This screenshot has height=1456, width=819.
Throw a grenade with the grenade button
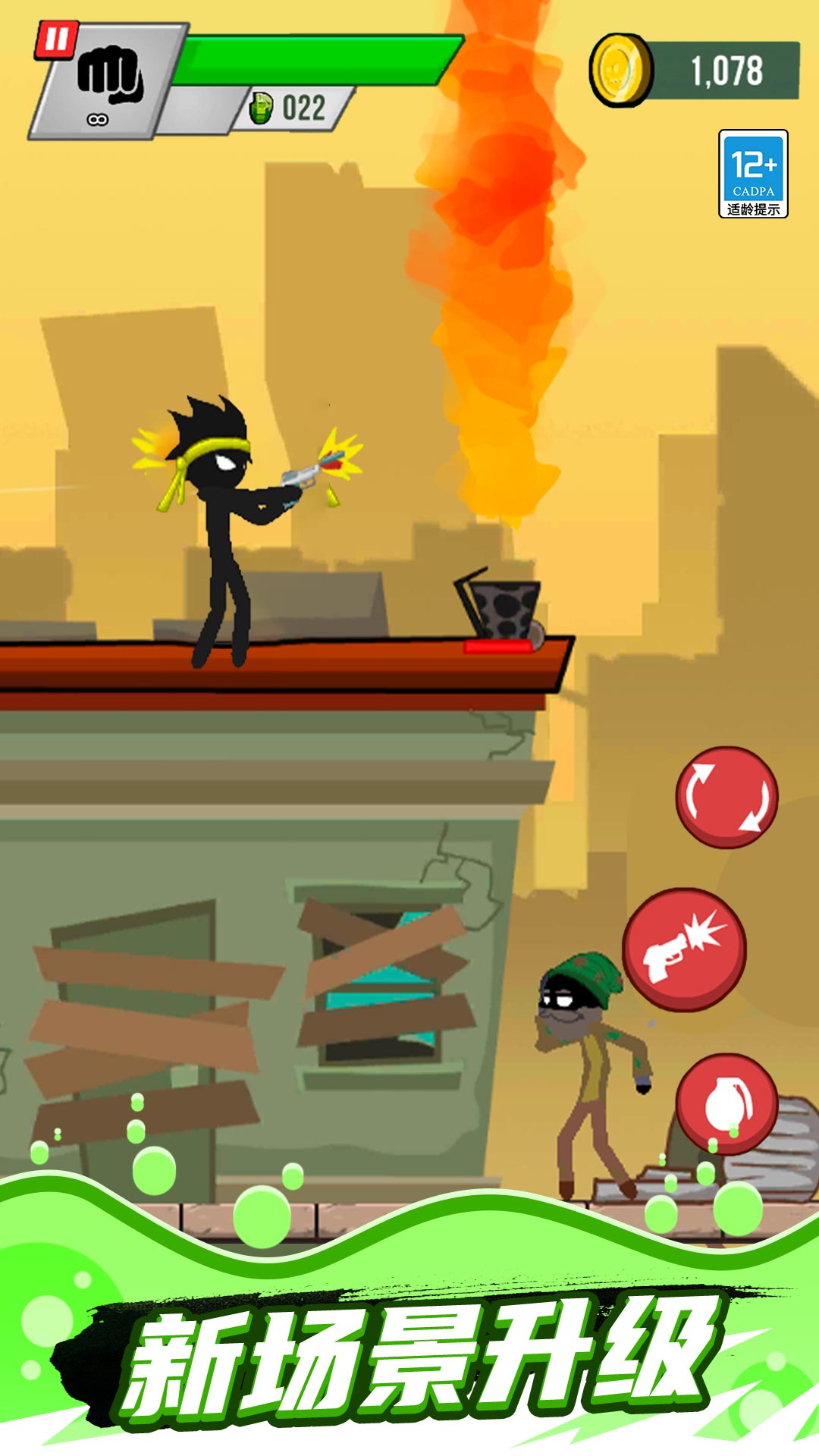click(726, 1103)
